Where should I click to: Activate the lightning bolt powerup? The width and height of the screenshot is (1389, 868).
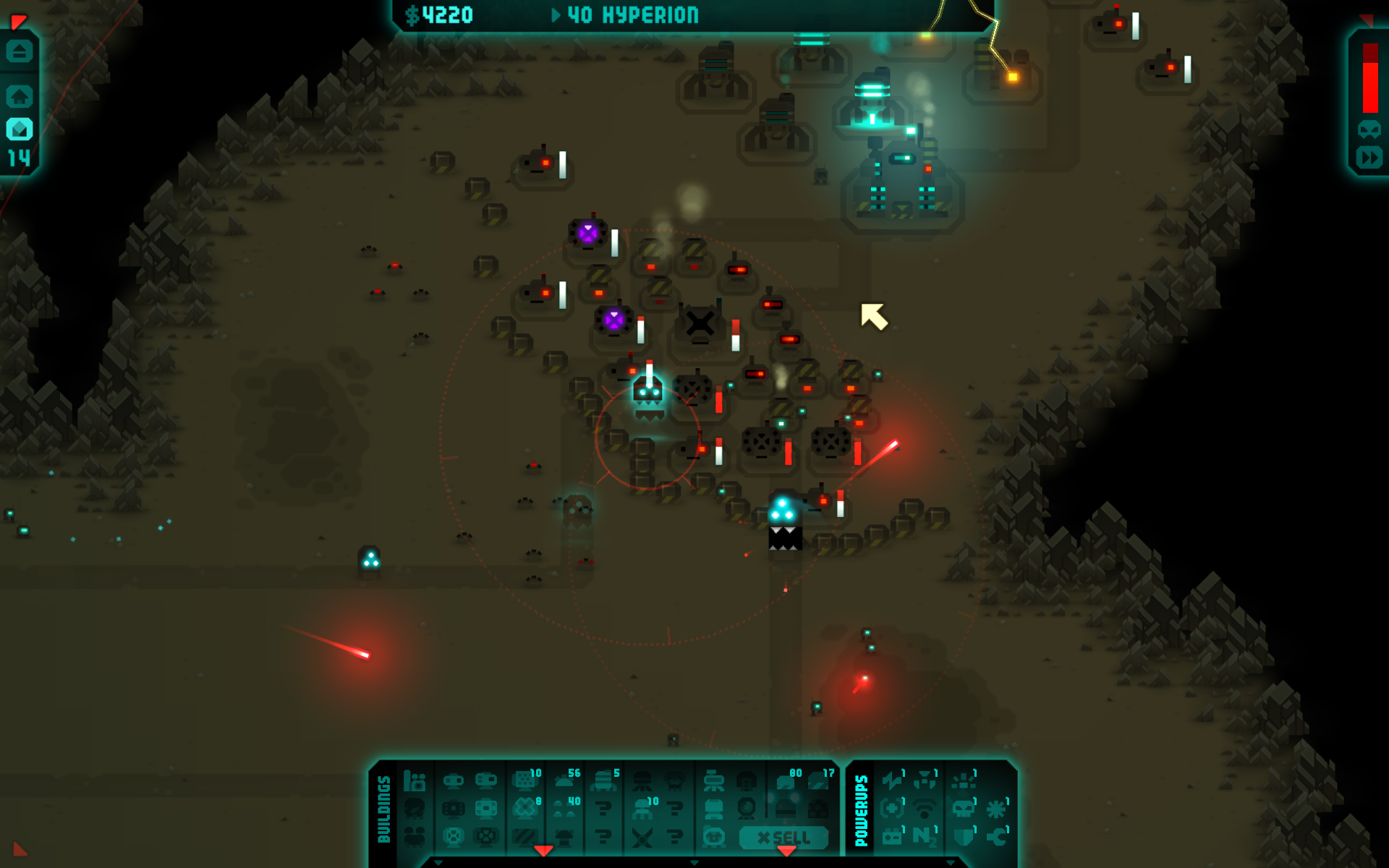893,780
